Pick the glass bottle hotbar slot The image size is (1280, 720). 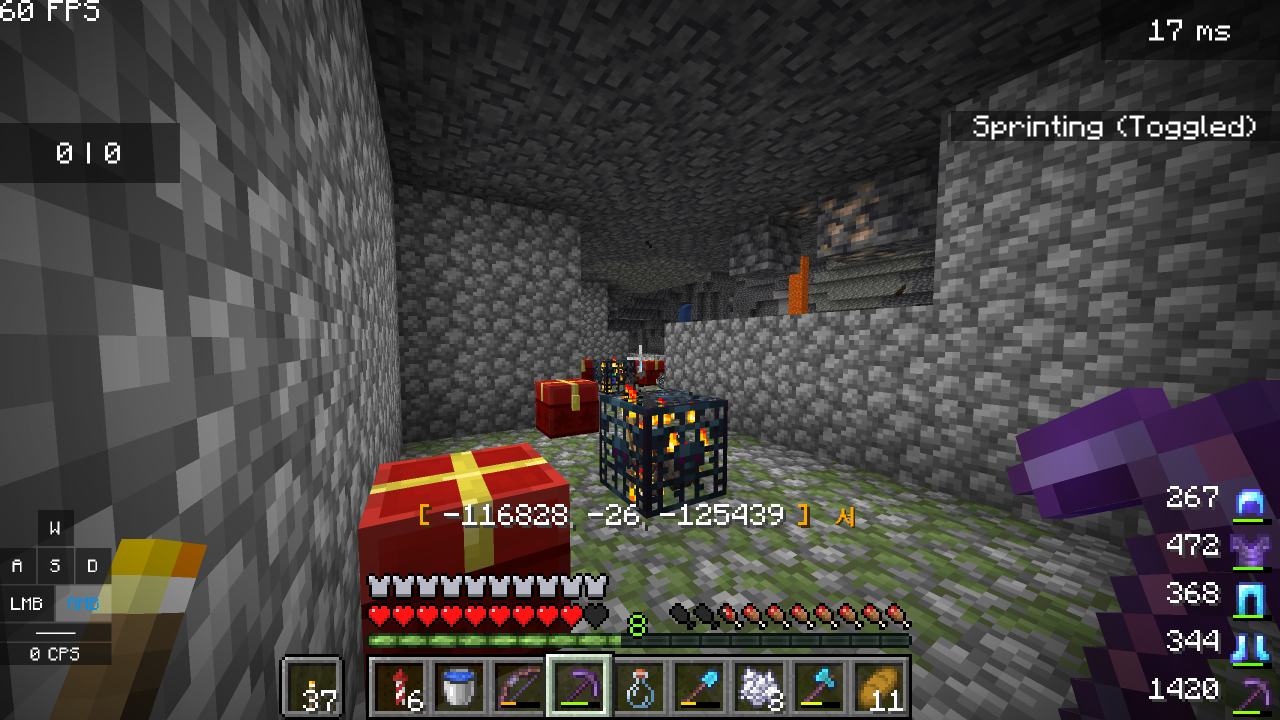(638, 687)
